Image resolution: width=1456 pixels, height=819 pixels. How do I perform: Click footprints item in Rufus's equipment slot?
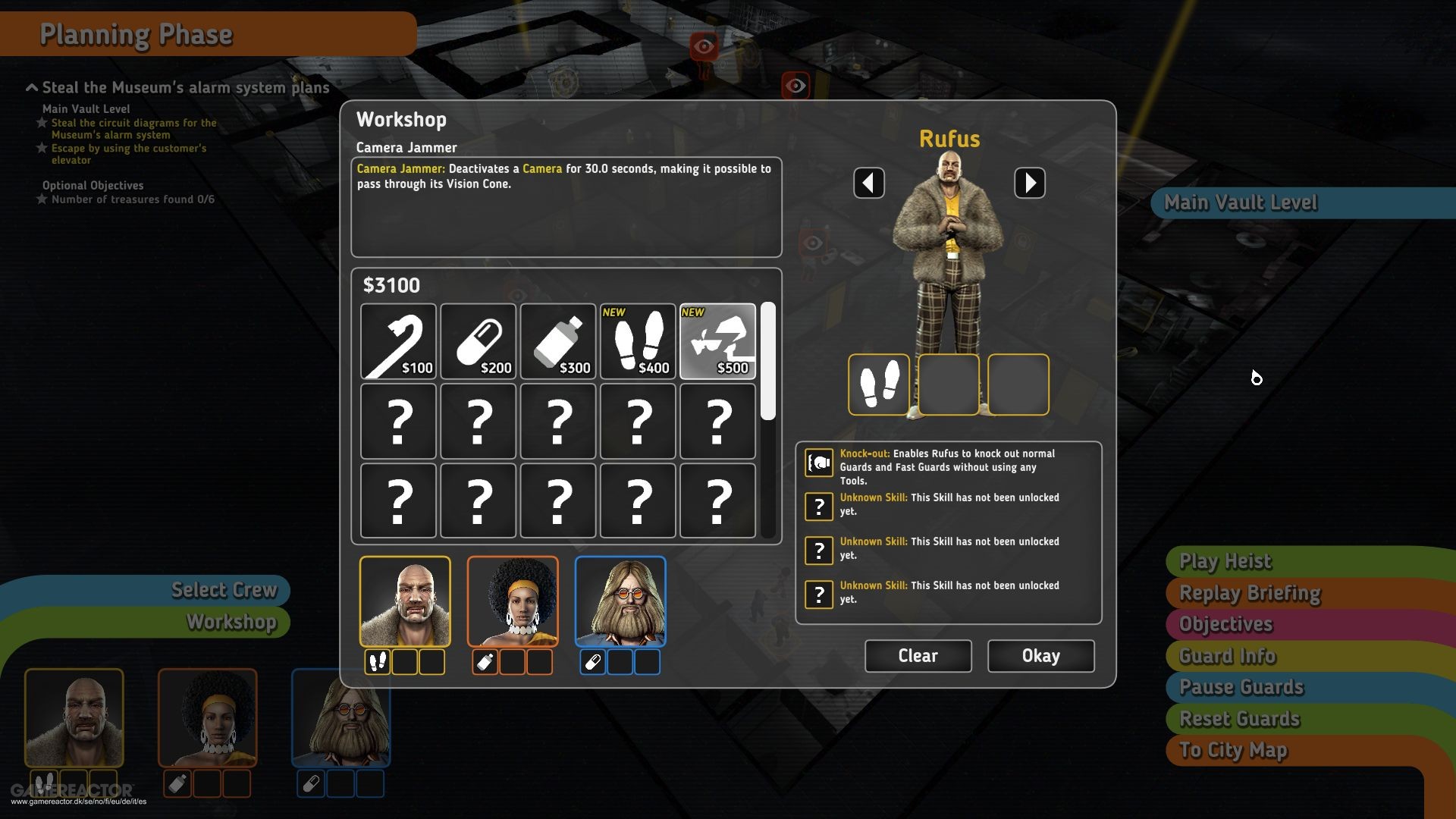(879, 384)
